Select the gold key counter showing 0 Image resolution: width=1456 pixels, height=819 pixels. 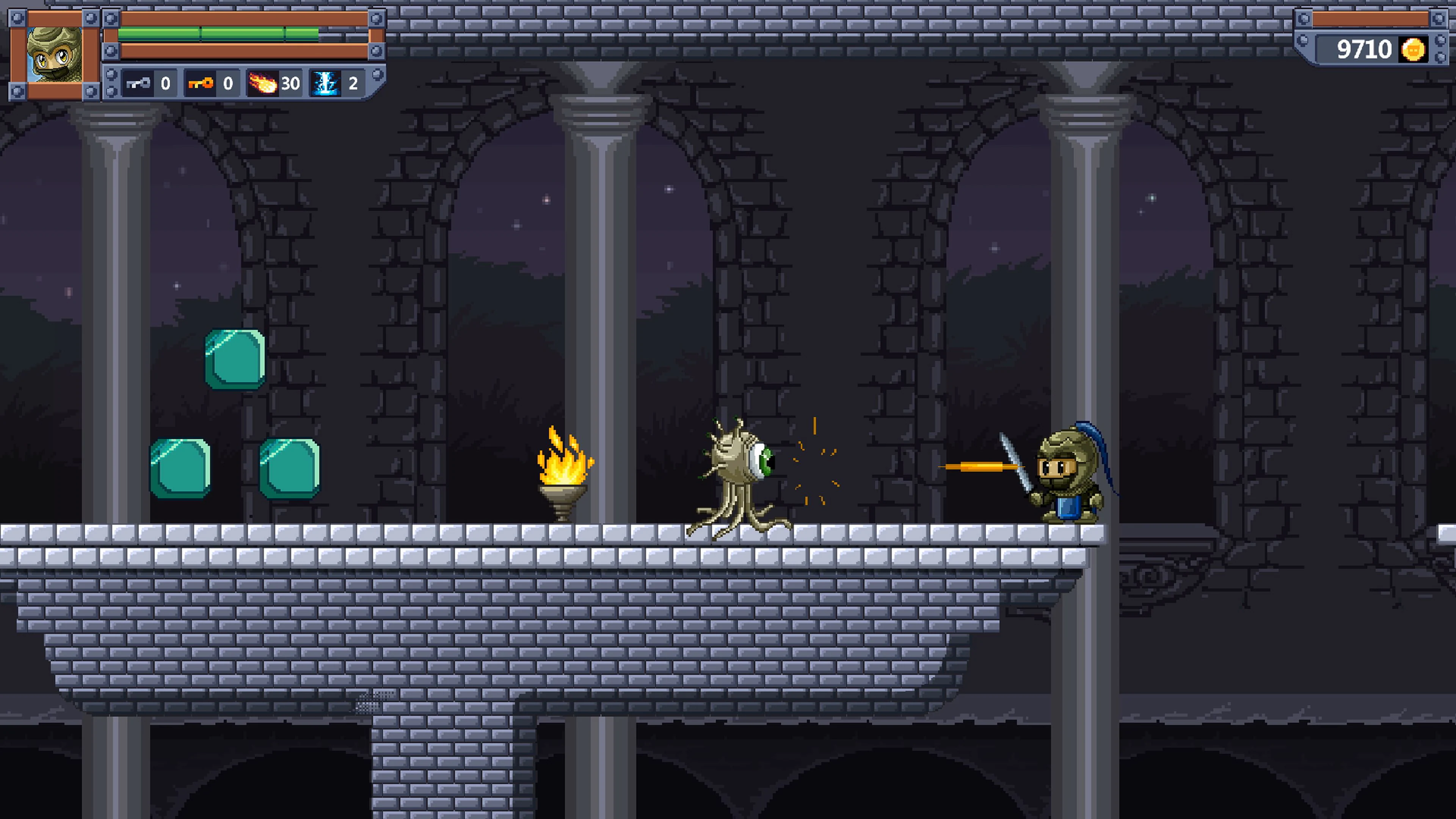tap(228, 84)
